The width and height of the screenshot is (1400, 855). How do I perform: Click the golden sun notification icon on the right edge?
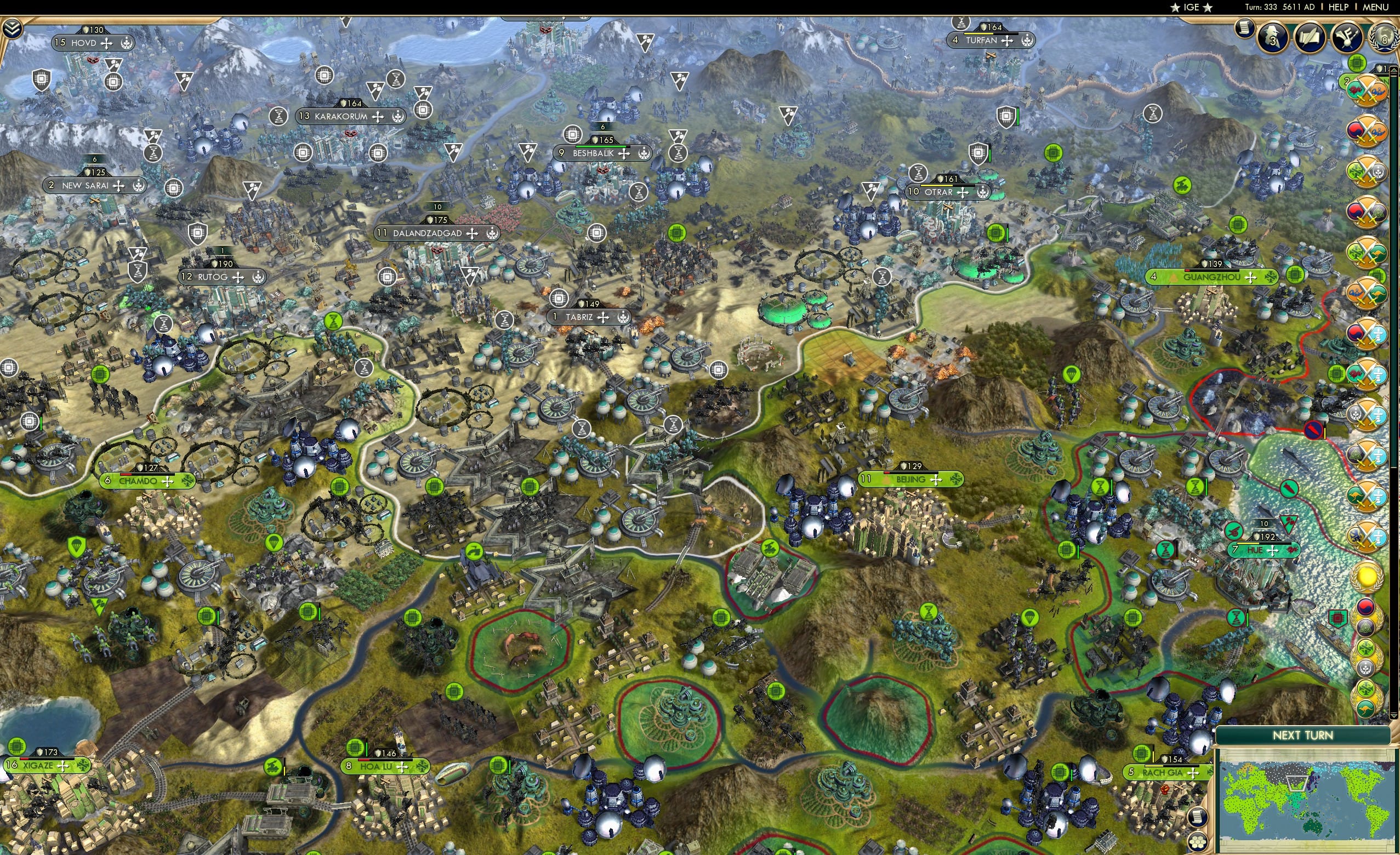tap(1367, 577)
